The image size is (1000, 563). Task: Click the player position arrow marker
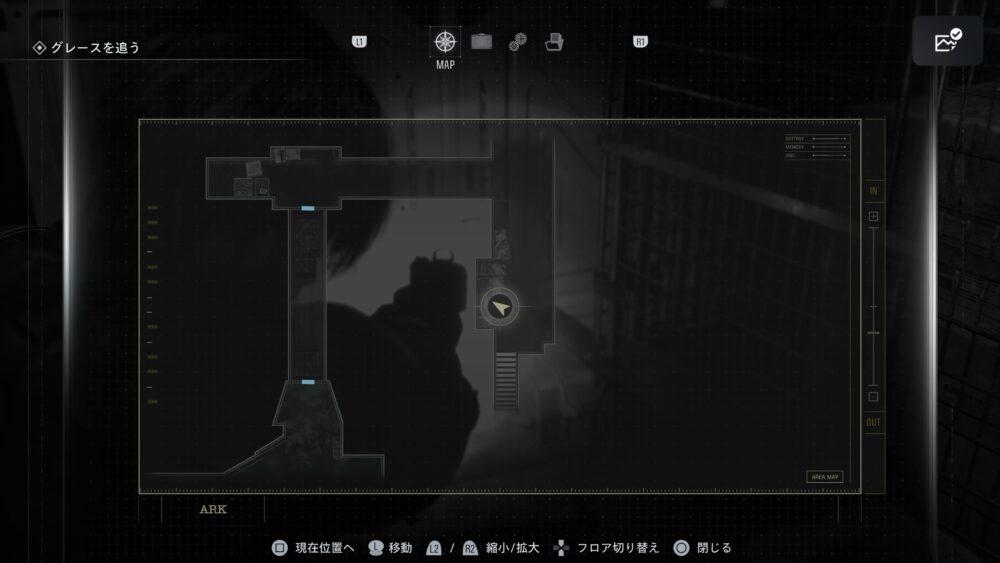click(500, 308)
